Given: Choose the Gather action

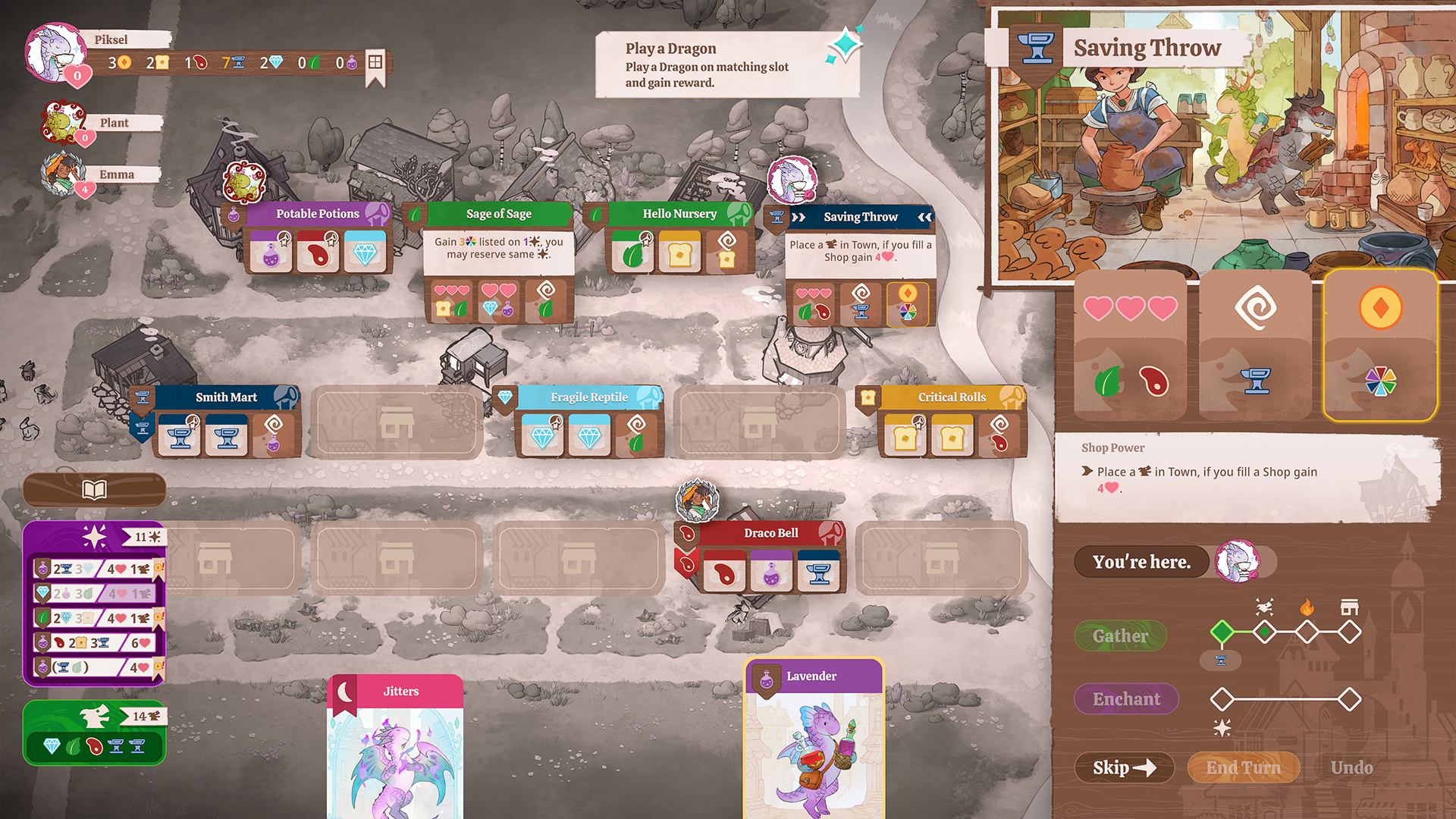Looking at the screenshot, I should coord(1120,636).
